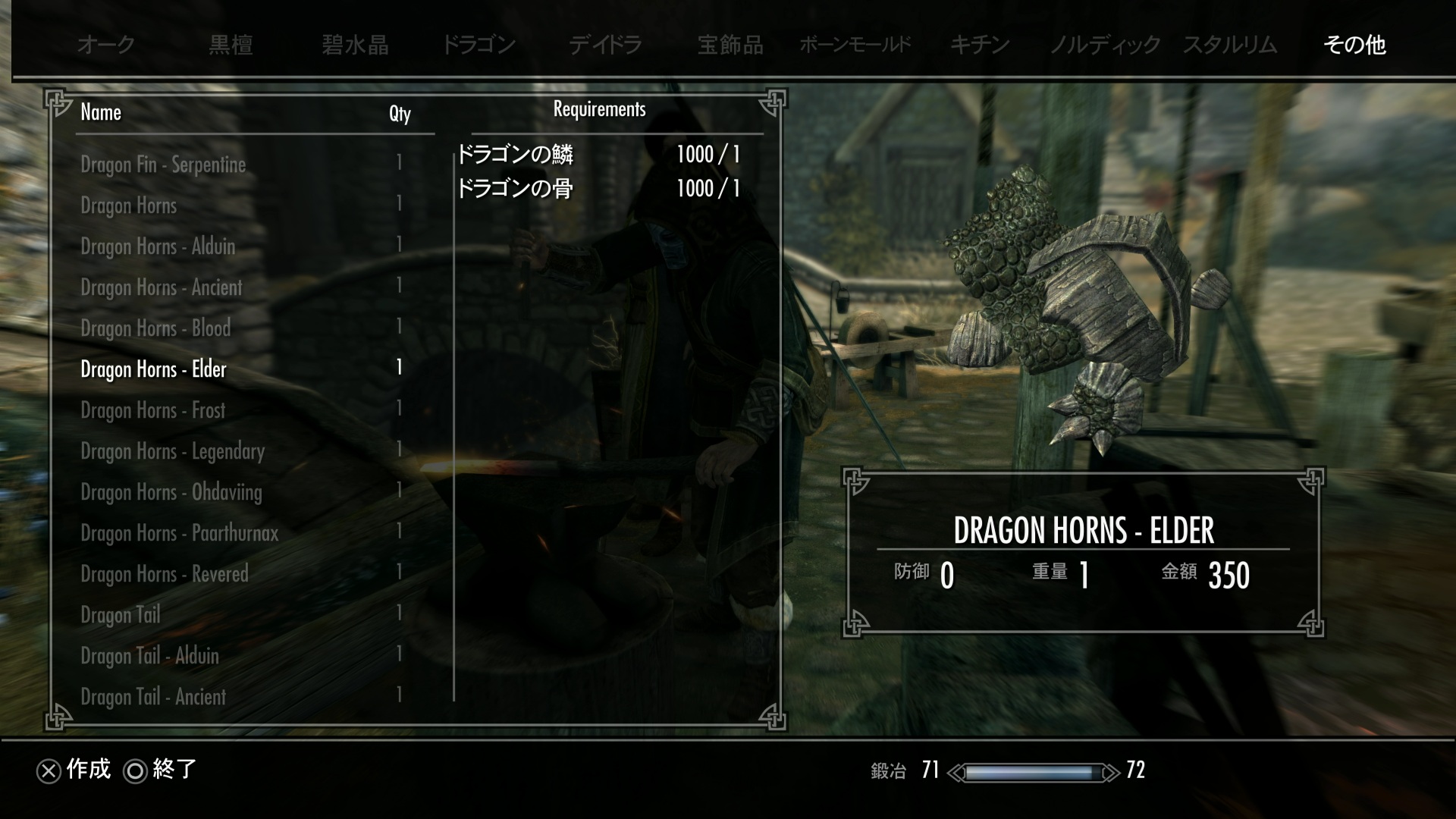The height and width of the screenshot is (819, 1456).
Task: Select Dragon Fin - Serpentine in the list
Action: [163, 165]
